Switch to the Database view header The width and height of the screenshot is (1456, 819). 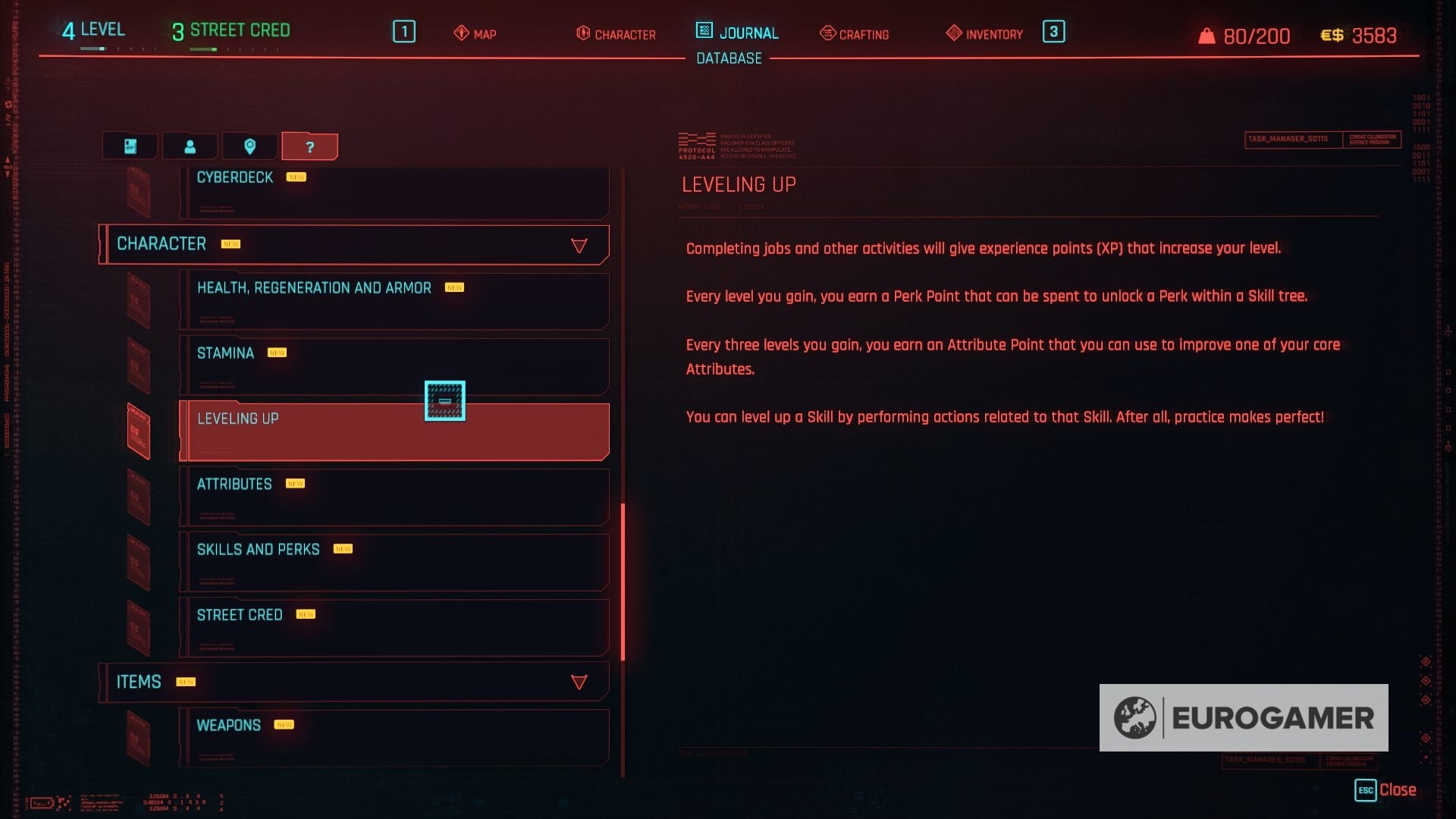[x=728, y=58]
